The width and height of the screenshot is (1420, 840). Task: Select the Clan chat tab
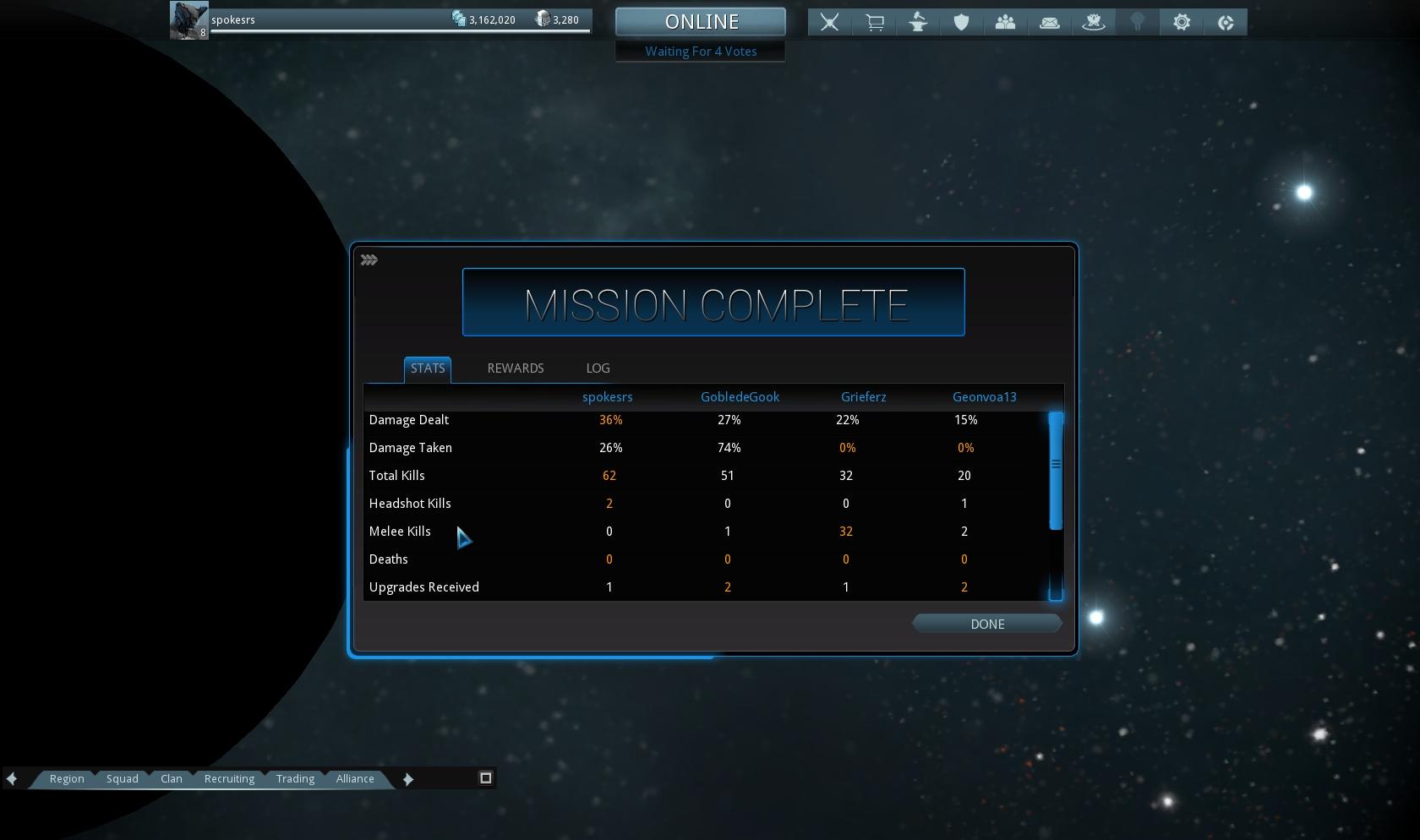(x=172, y=778)
